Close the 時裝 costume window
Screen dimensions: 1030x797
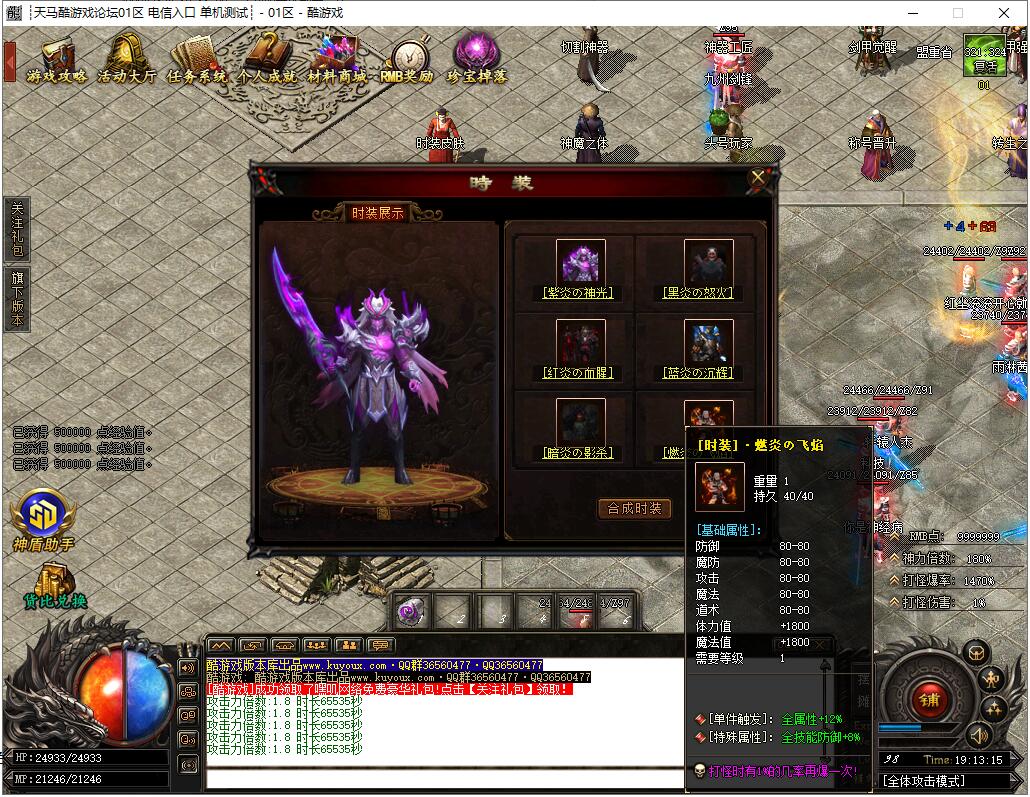[x=758, y=178]
